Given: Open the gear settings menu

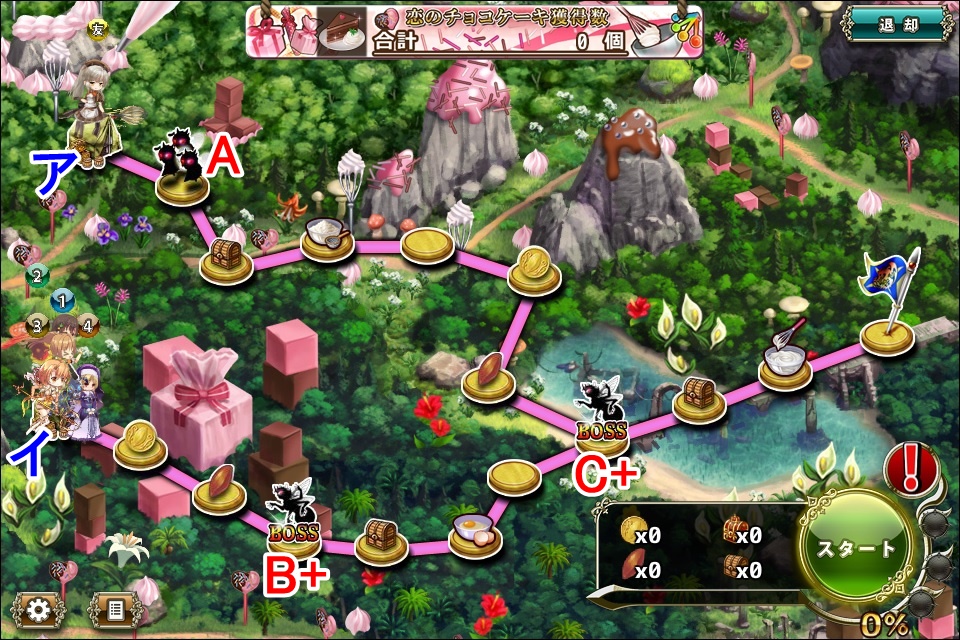Looking at the screenshot, I should tap(40, 608).
